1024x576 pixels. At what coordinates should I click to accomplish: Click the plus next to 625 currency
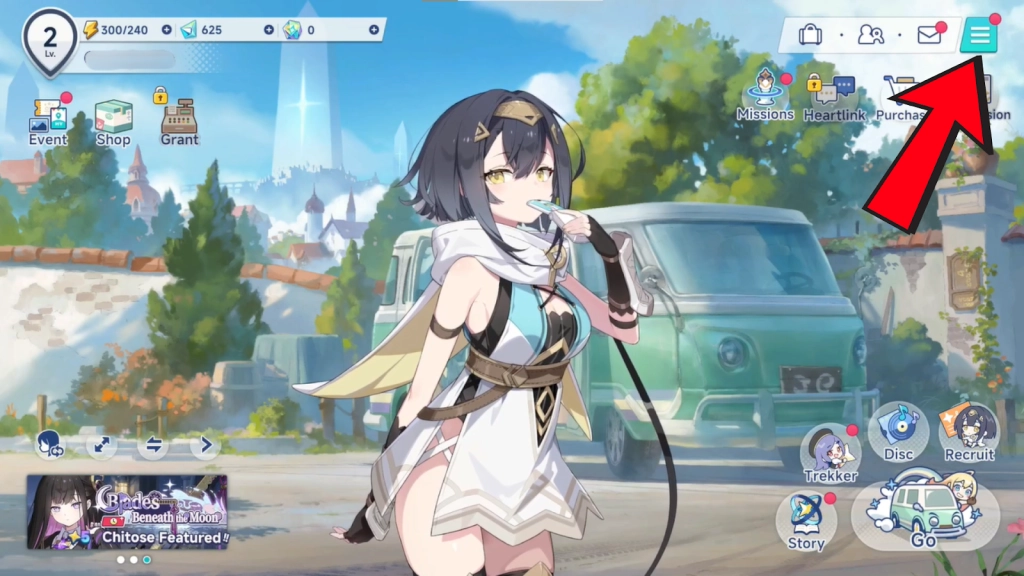[x=283, y=30]
